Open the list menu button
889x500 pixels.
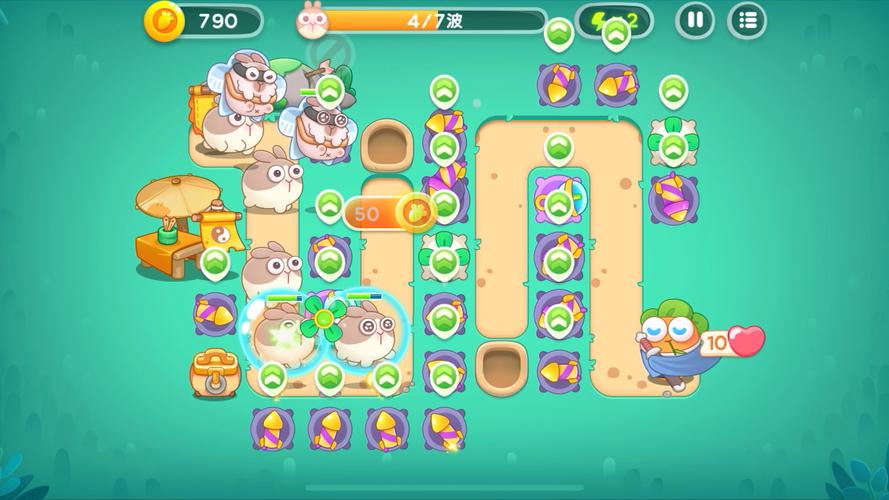[747, 20]
